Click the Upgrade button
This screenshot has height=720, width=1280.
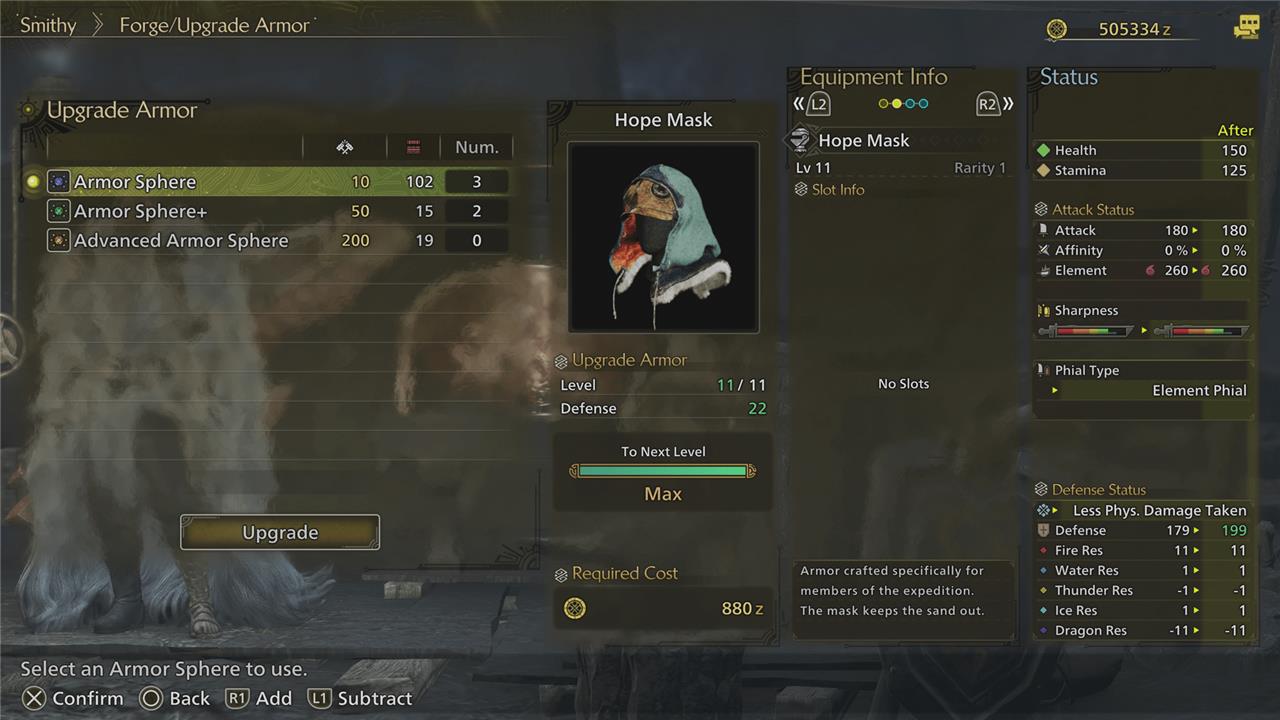point(280,532)
